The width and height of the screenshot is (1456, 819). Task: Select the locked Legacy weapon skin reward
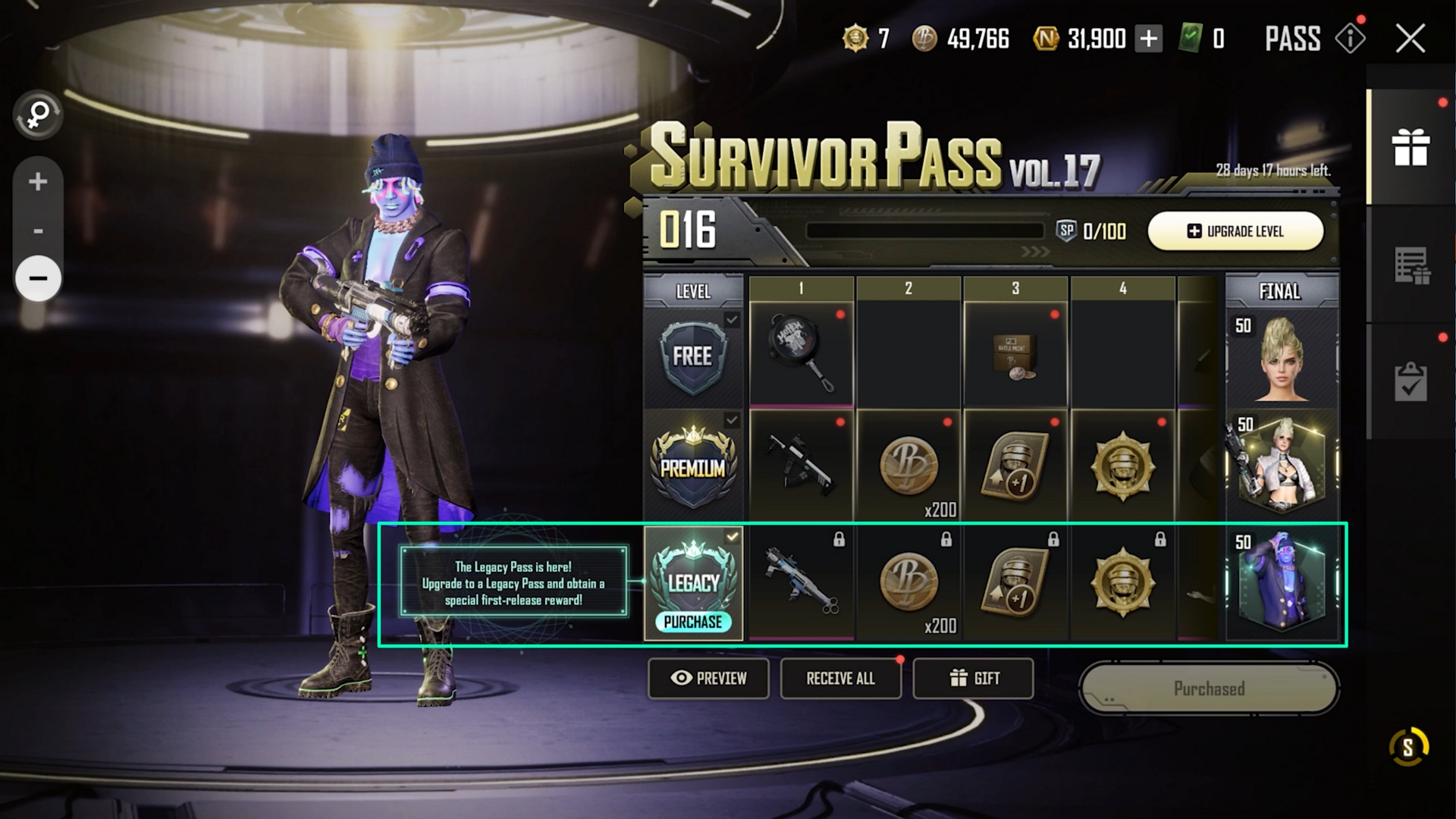[802, 582]
